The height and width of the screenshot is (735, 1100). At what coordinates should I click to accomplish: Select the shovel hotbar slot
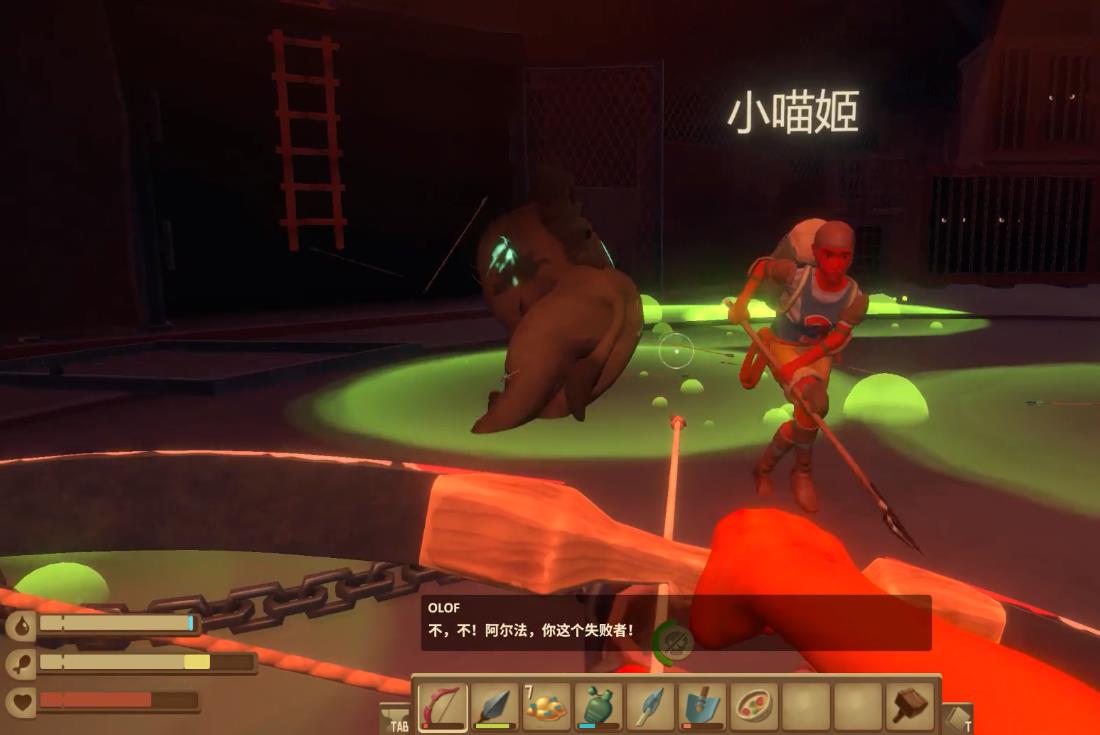702,707
